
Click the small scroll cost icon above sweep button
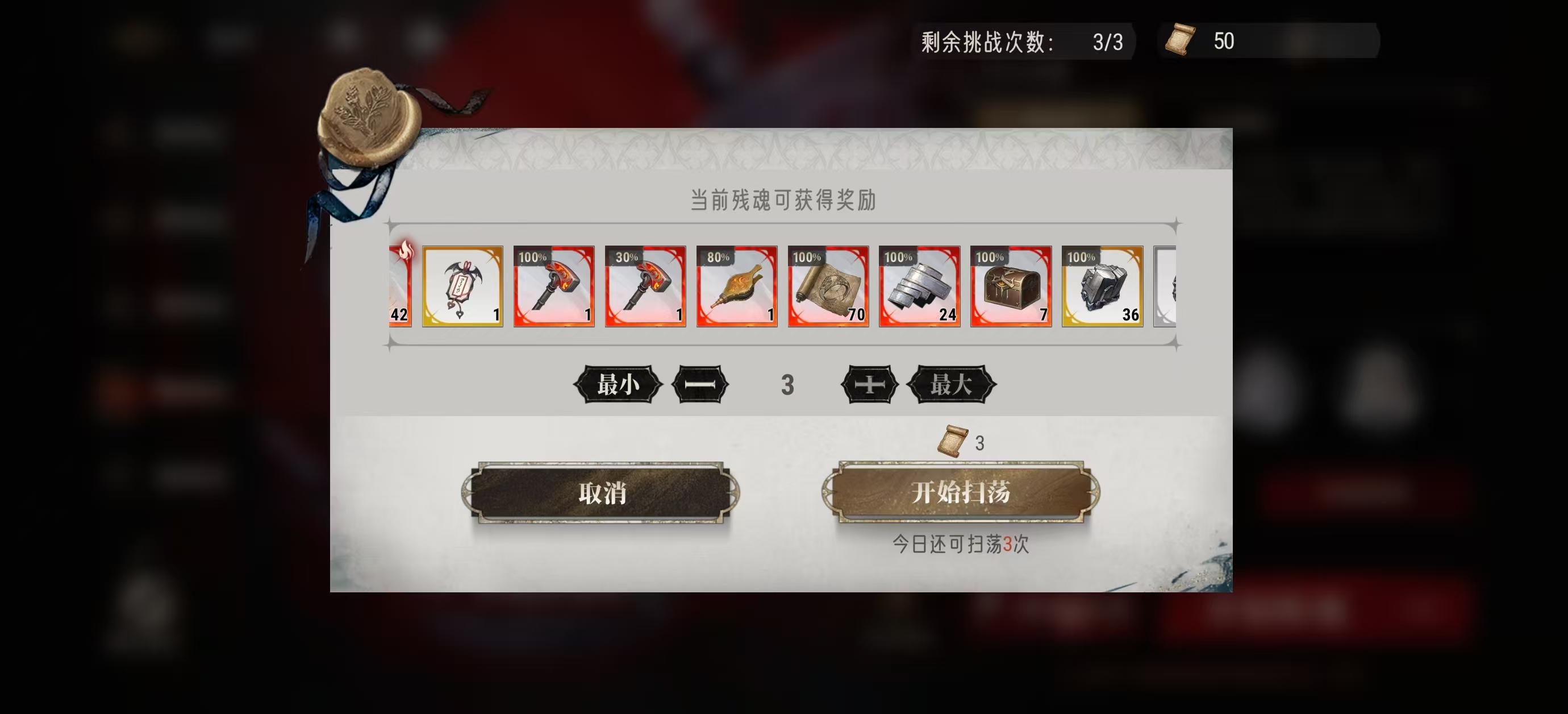(x=954, y=441)
